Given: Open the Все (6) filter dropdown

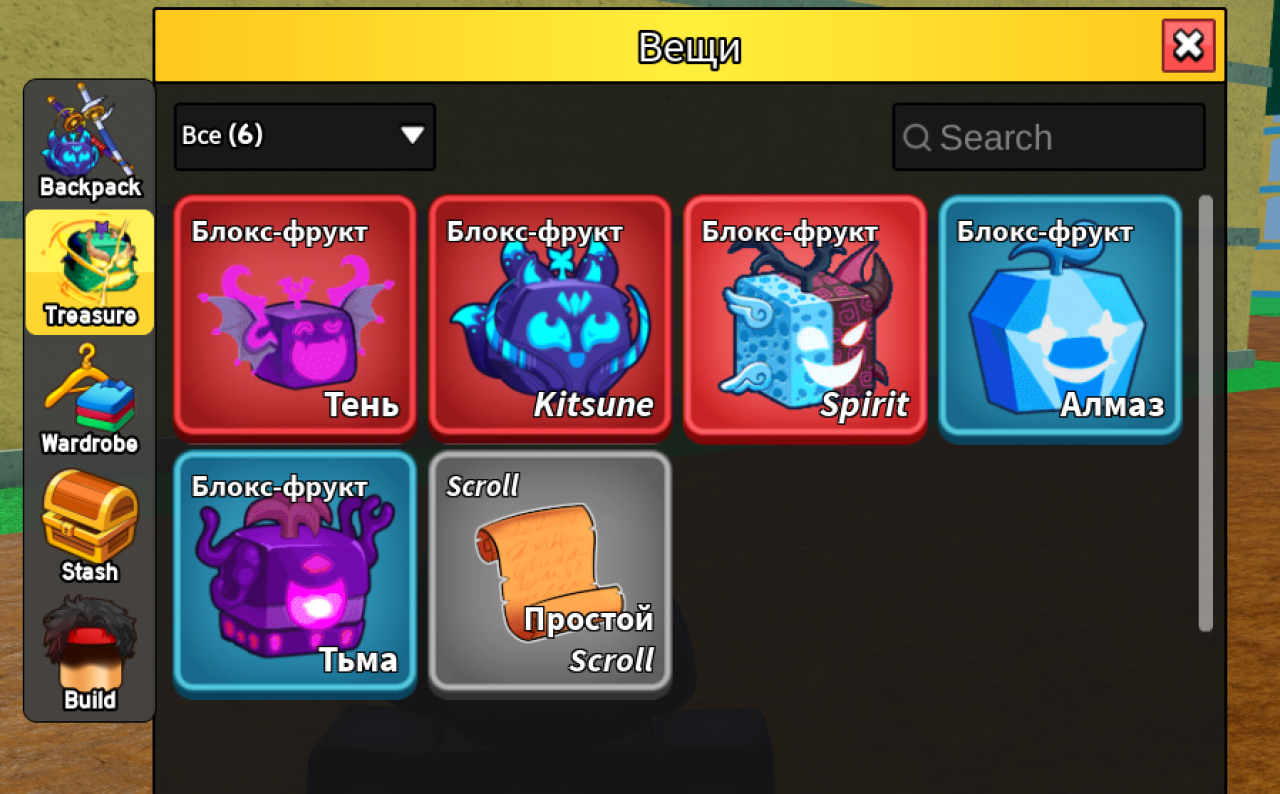Looking at the screenshot, I should (x=304, y=136).
